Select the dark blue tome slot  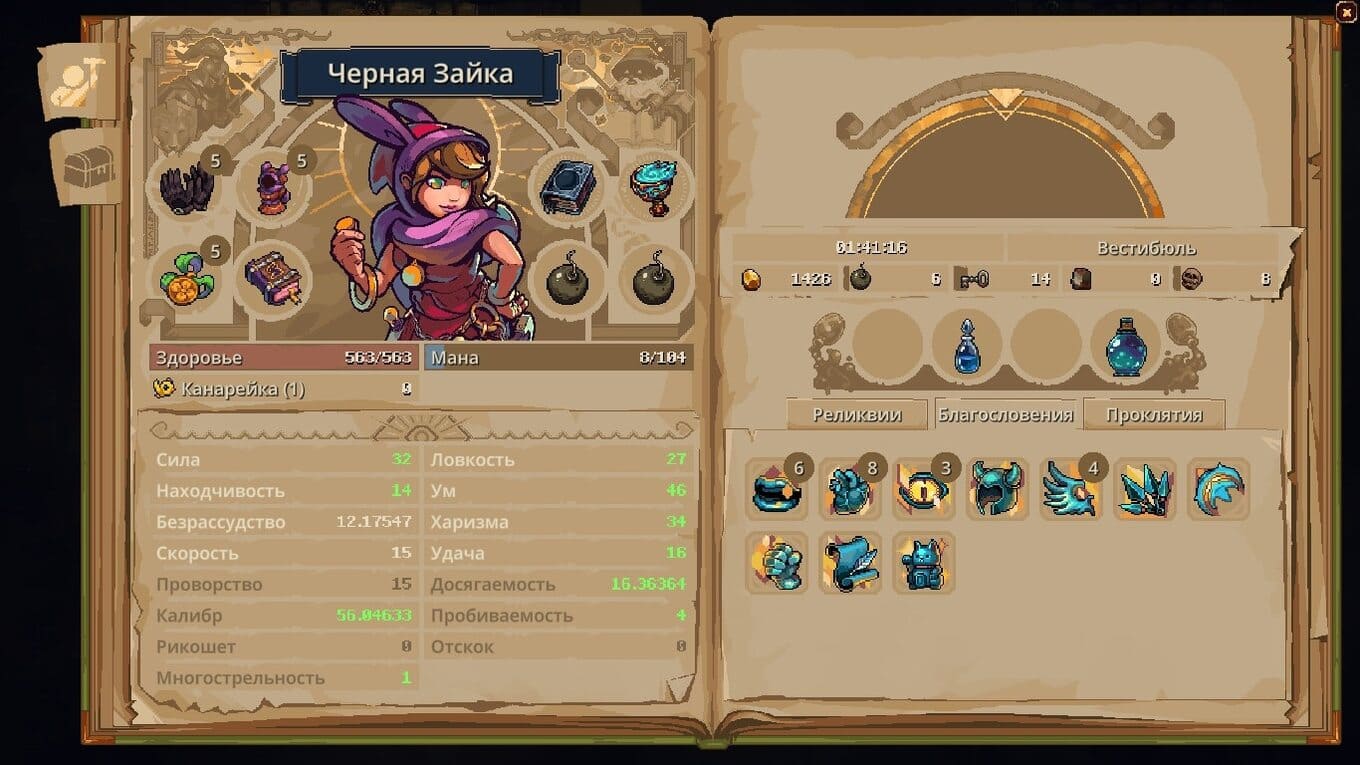(569, 187)
